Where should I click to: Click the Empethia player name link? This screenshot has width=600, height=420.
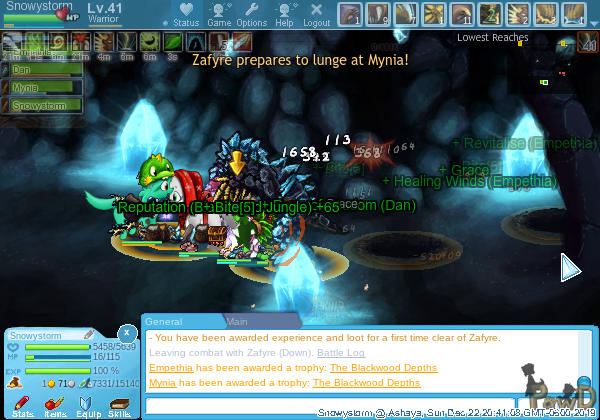point(171,368)
